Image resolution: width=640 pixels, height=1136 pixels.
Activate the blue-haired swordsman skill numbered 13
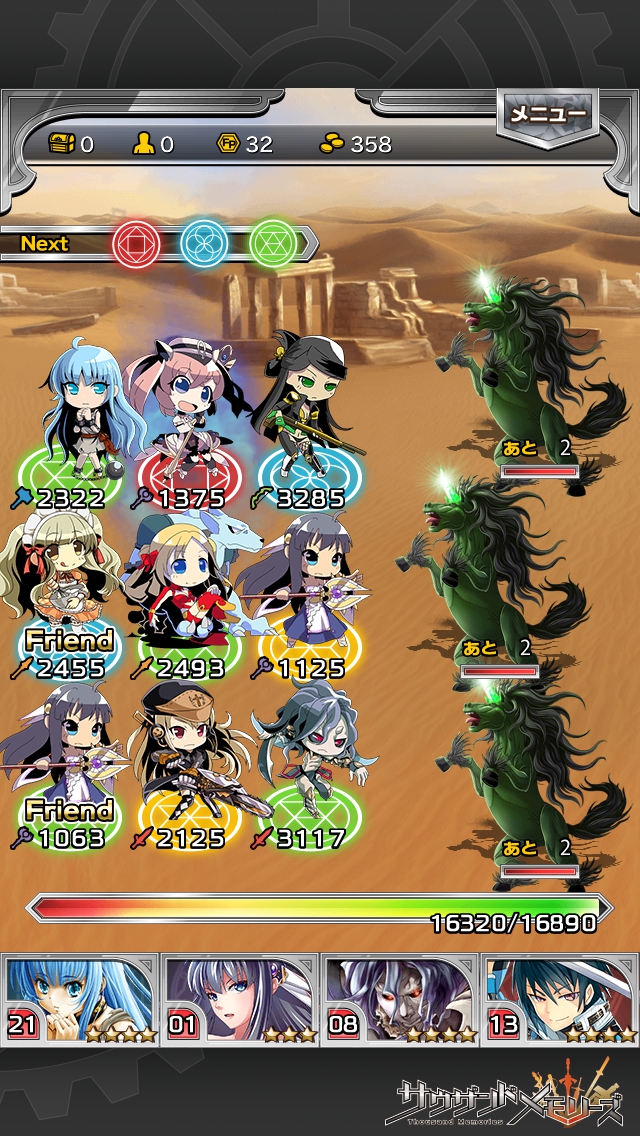560,999
